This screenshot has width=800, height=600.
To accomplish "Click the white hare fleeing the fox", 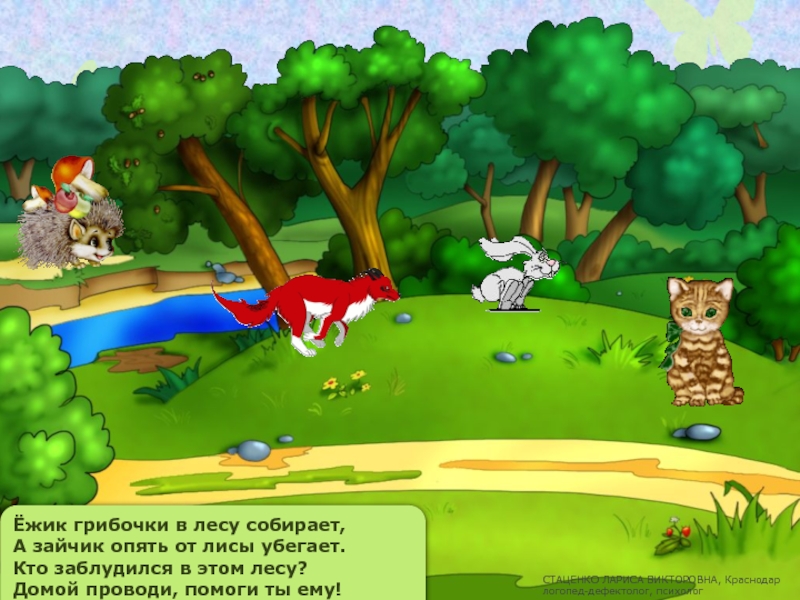I will [x=515, y=272].
